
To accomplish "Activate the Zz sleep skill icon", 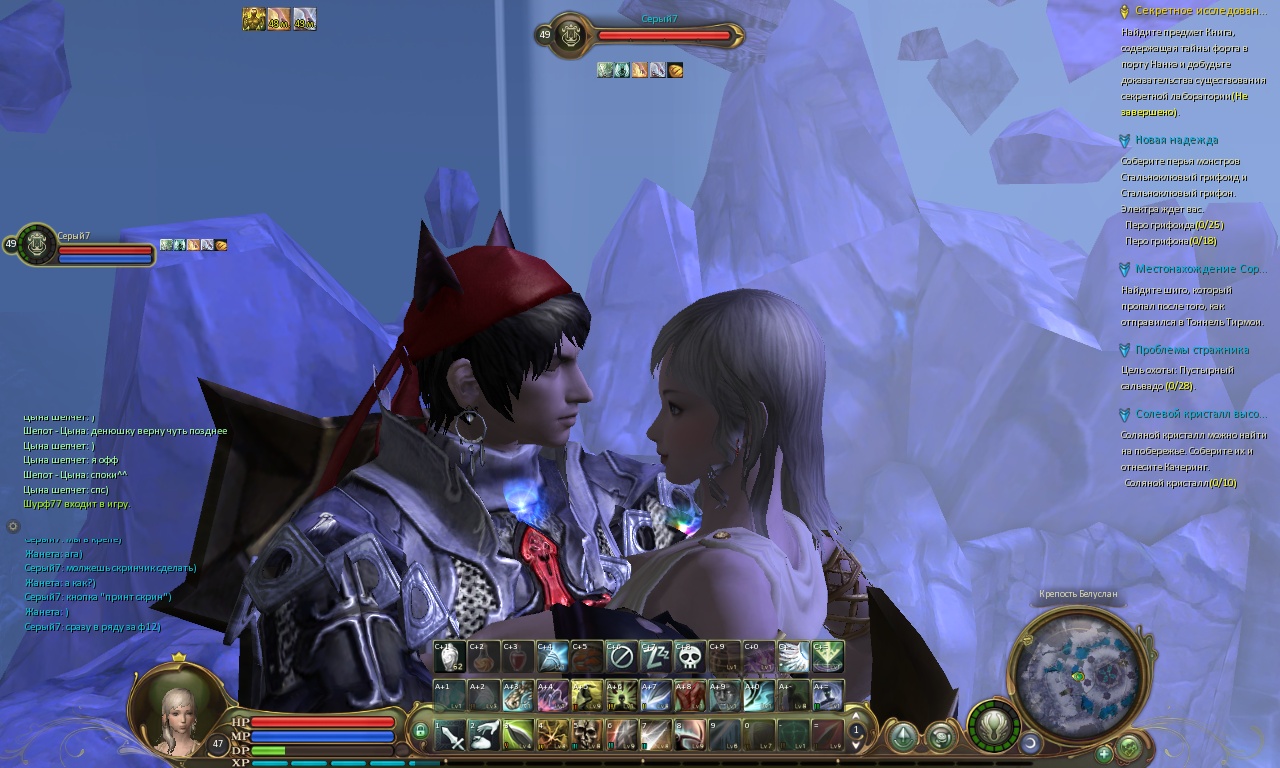I will pyautogui.click(x=655, y=658).
